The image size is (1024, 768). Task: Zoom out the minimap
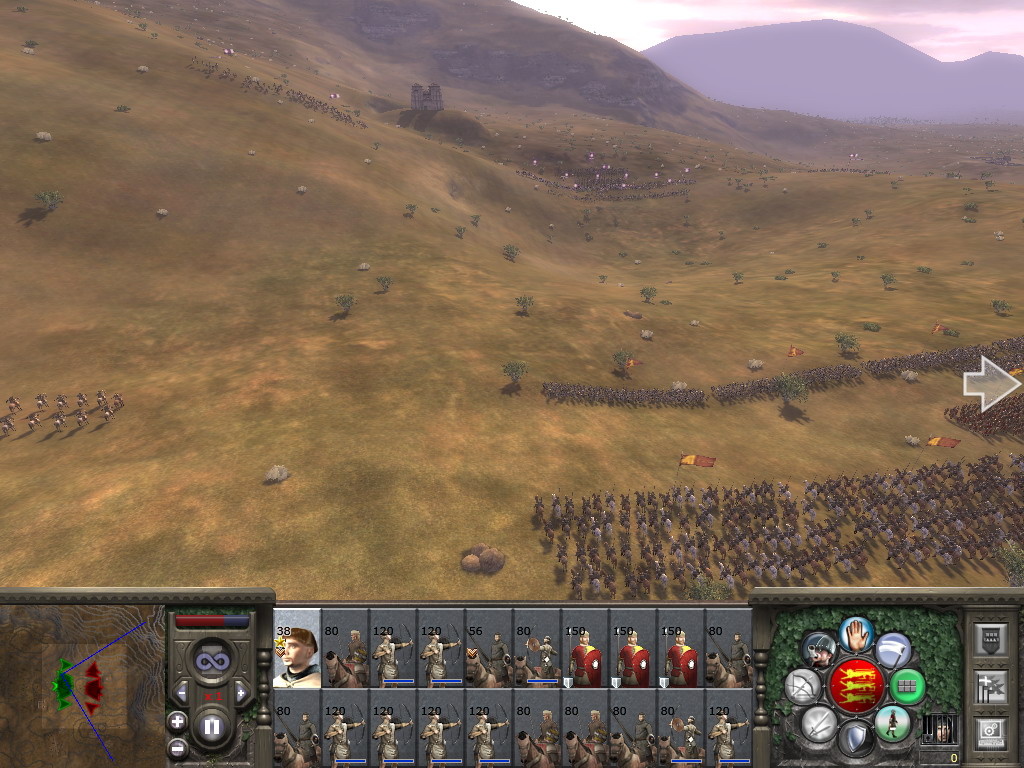177,747
